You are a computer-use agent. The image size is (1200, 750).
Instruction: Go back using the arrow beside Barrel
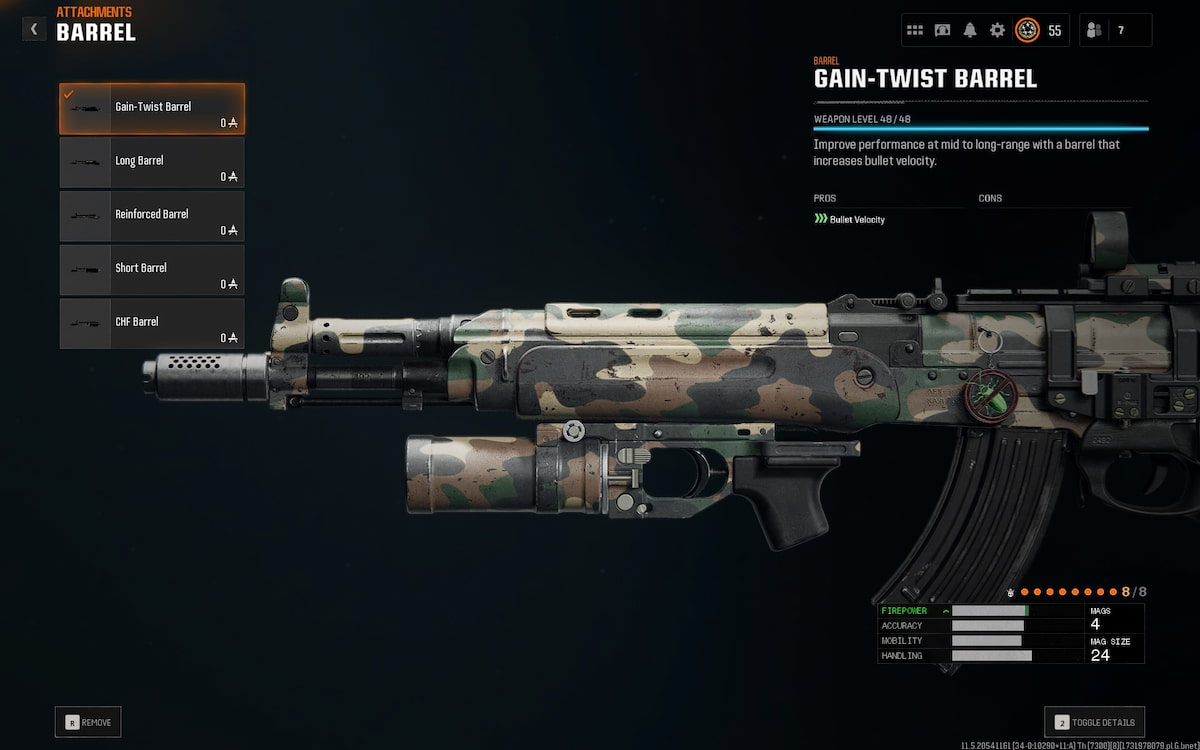(x=34, y=29)
